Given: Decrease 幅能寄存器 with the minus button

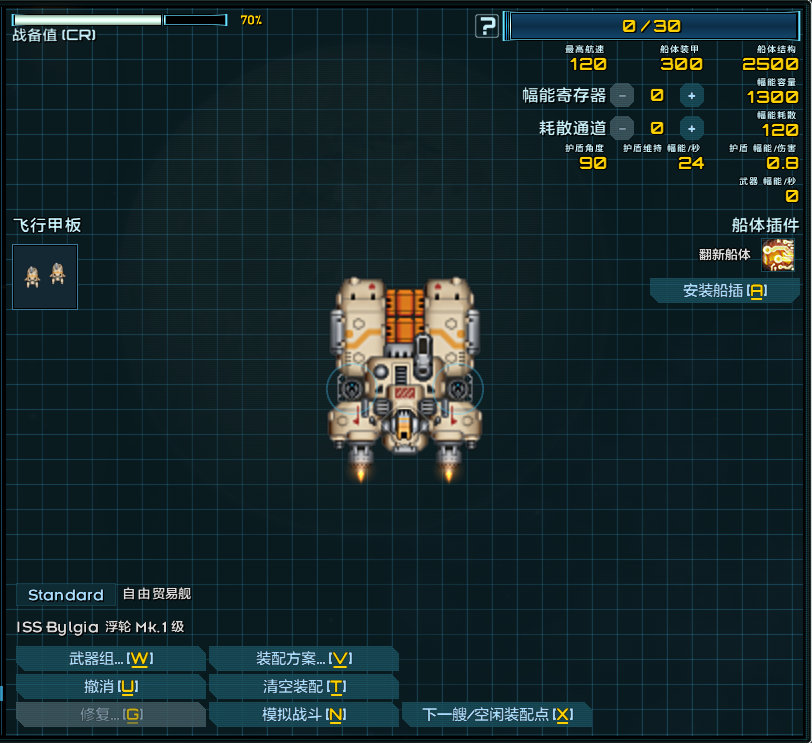Looking at the screenshot, I should tap(622, 96).
